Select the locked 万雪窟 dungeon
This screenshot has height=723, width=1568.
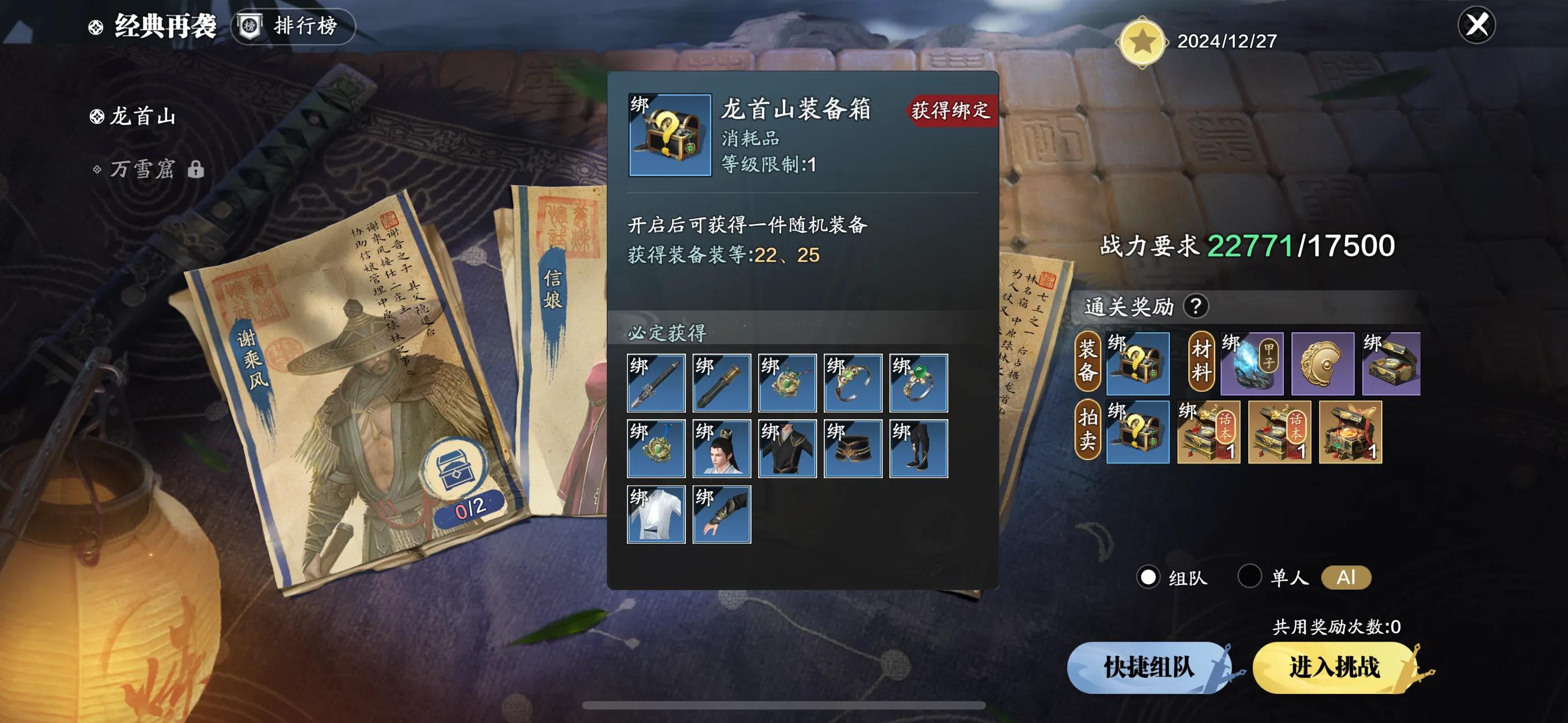pos(142,169)
